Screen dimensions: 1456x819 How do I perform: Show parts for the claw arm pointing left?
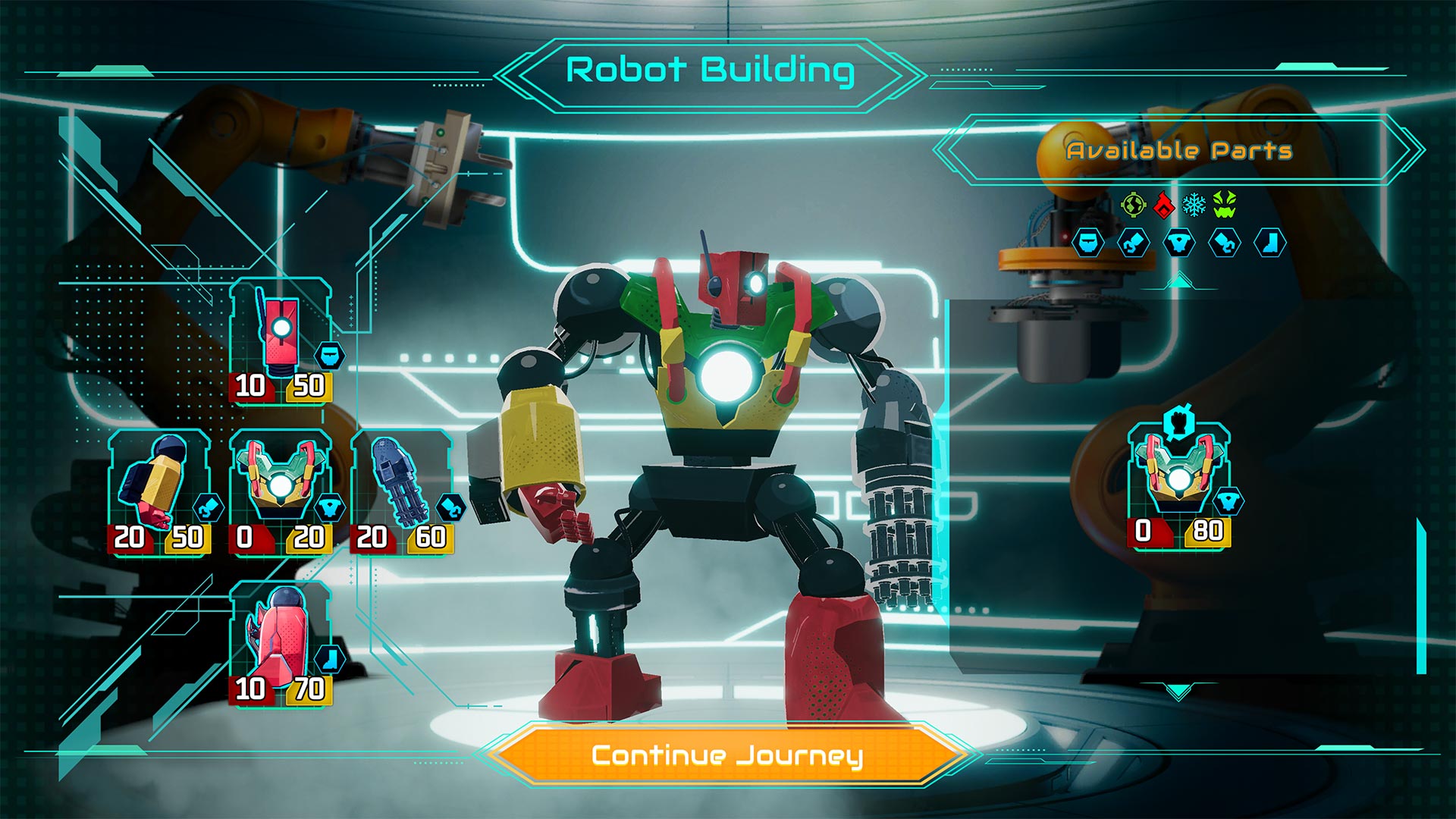[x=1134, y=243]
